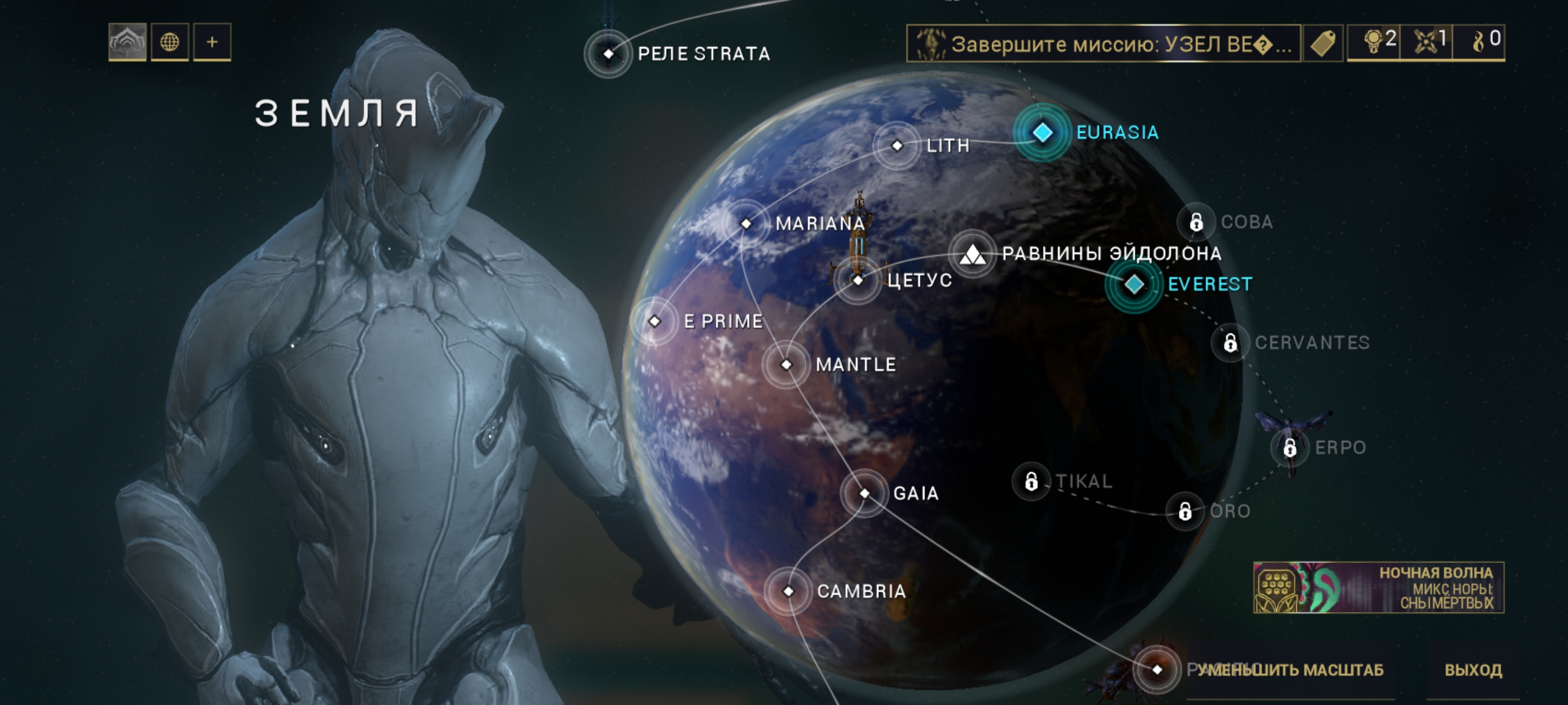1568x705 pixels.
Task: Pick the Mantle mission node
Action: 786,365
